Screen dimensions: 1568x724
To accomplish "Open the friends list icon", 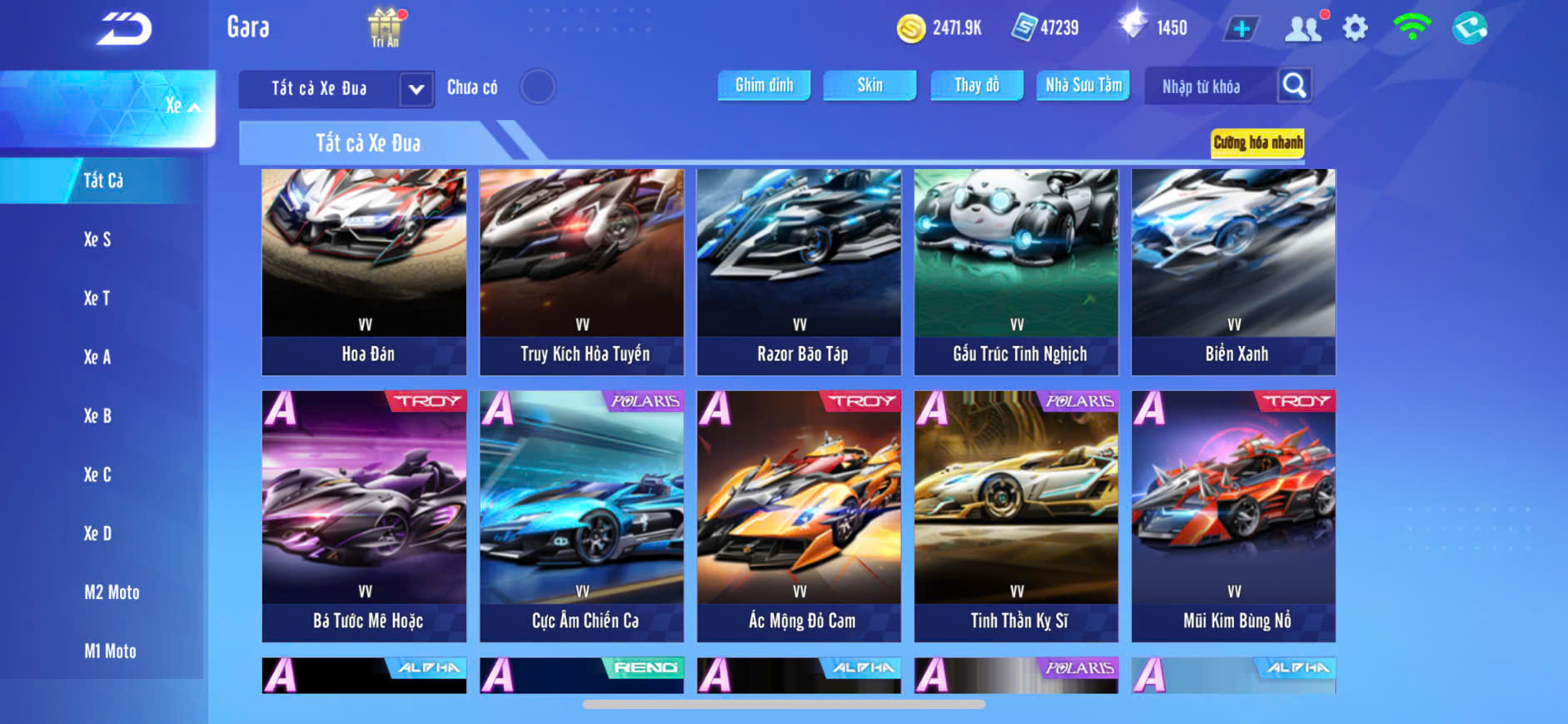I will [x=1303, y=29].
